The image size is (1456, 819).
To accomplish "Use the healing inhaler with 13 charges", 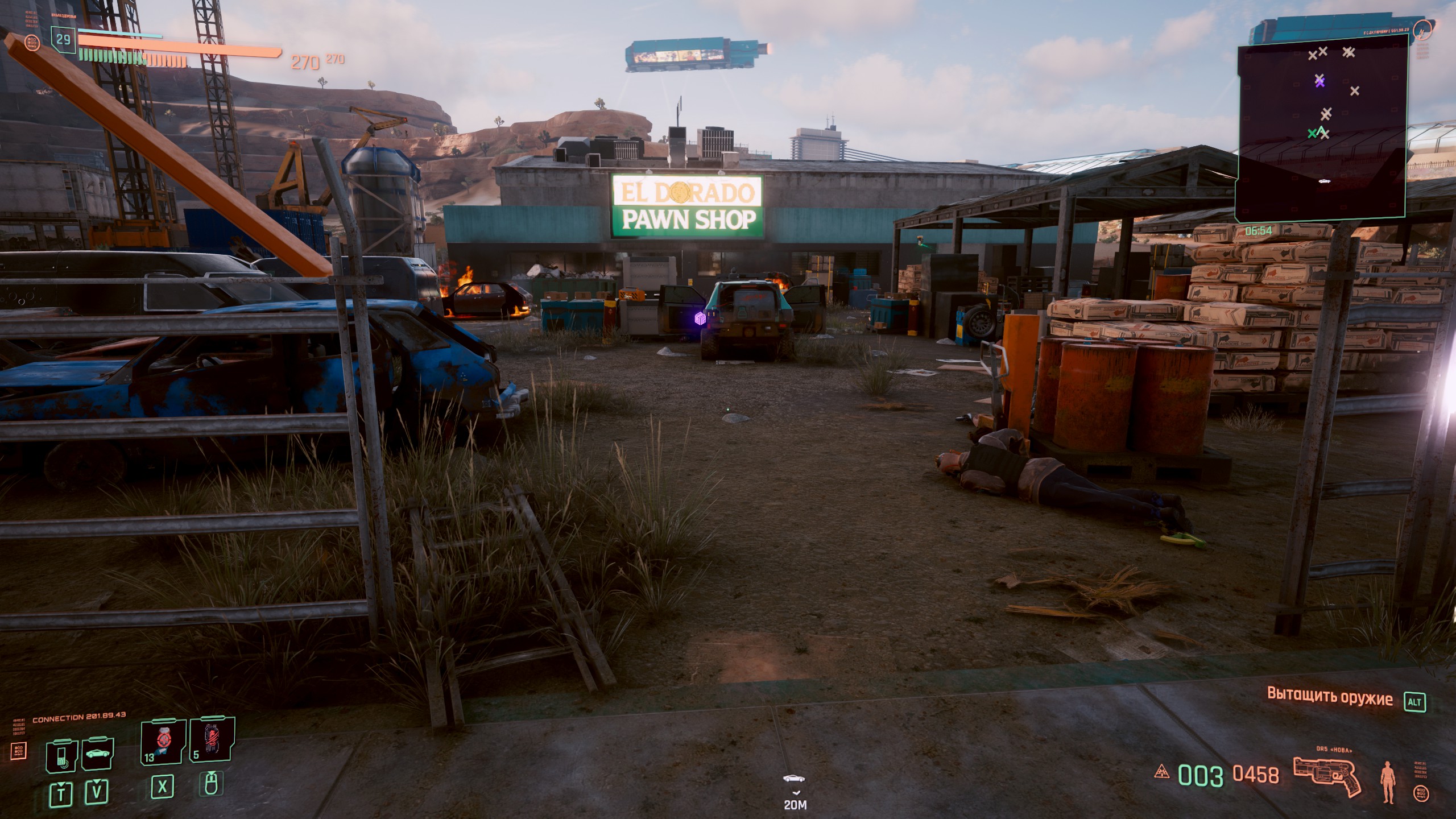I will (164, 741).
